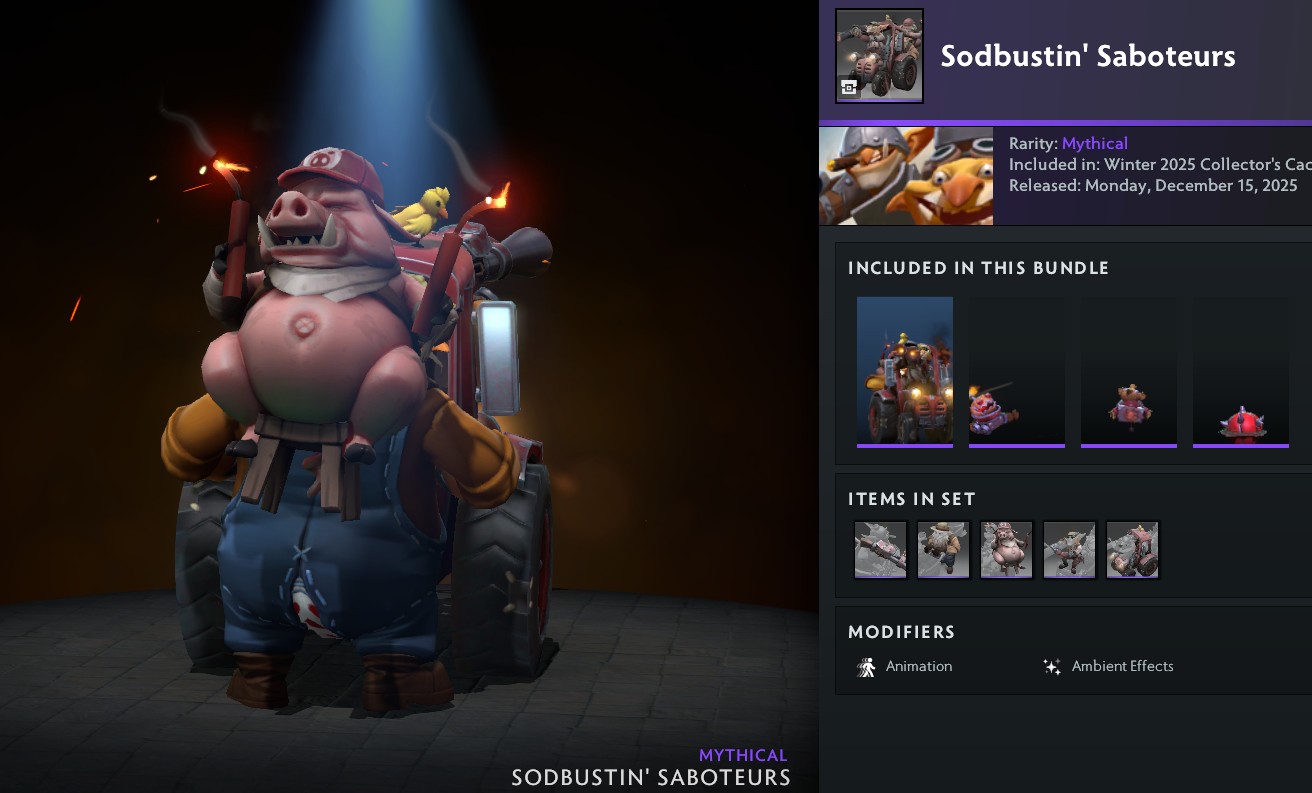Image resolution: width=1312 pixels, height=793 pixels.
Task: Choose the floating pig mine bundle item
Action: [1128, 372]
